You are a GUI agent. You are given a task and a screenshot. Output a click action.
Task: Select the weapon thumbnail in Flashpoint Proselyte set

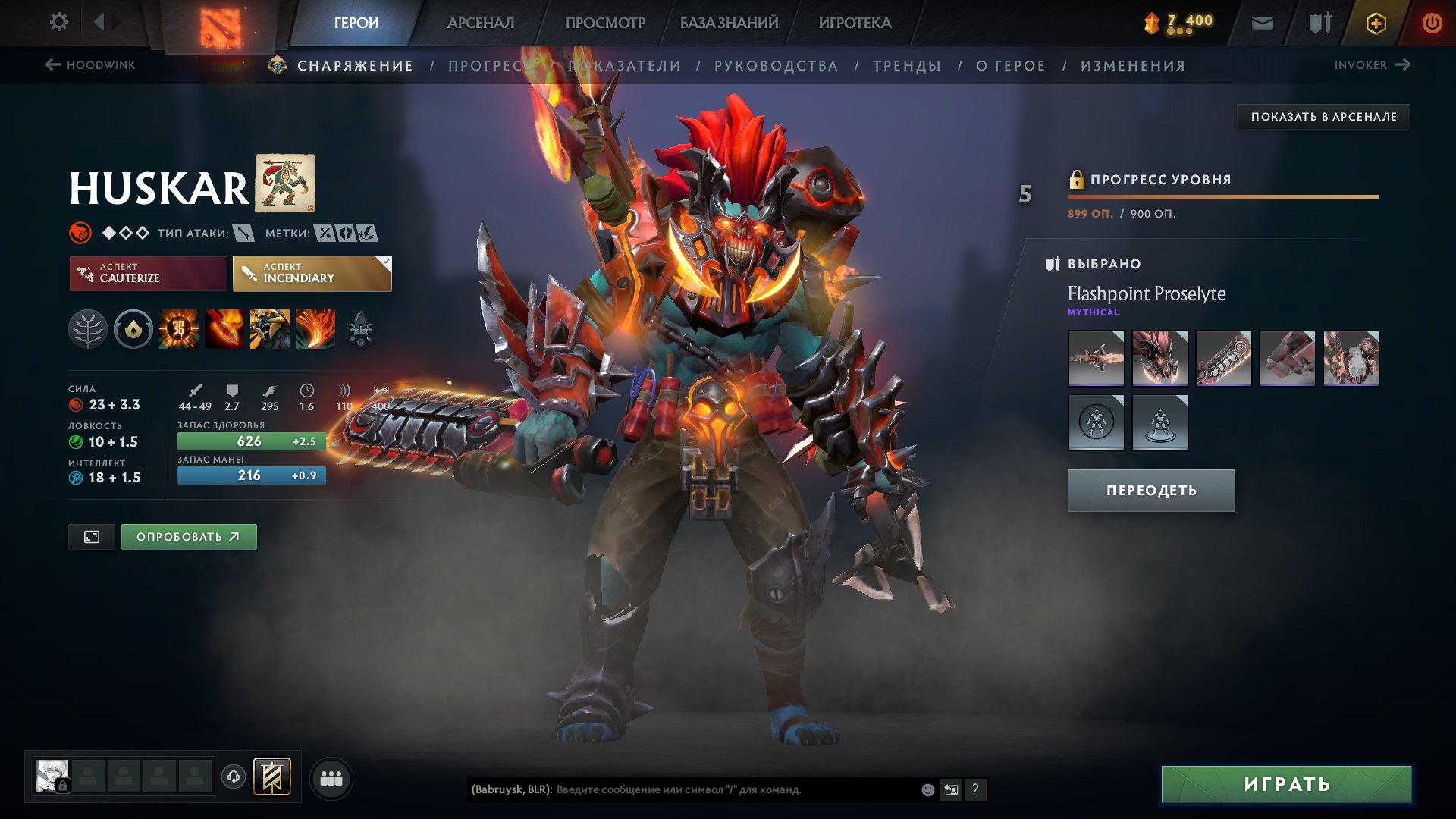[1096, 359]
